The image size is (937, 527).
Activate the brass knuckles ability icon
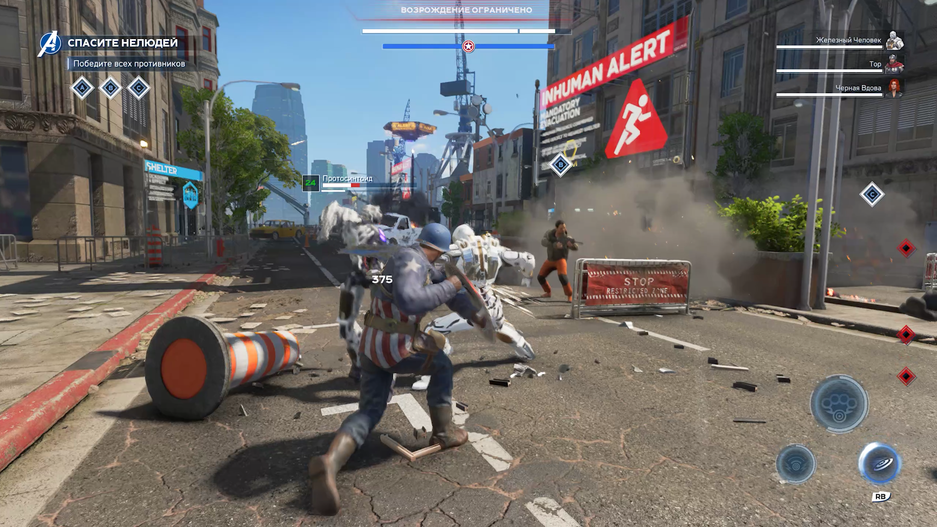point(838,404)
